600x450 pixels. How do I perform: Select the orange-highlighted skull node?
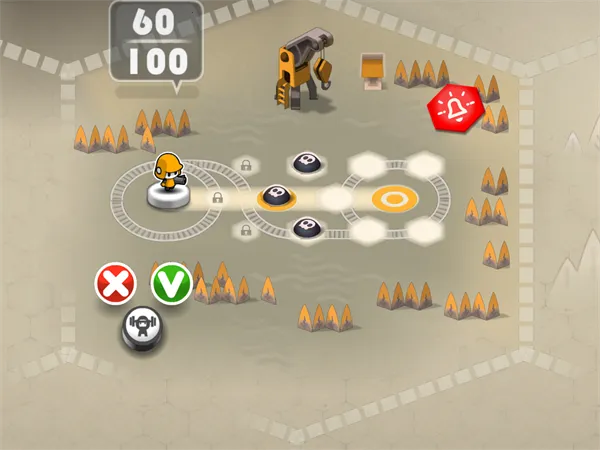(277, 195)
